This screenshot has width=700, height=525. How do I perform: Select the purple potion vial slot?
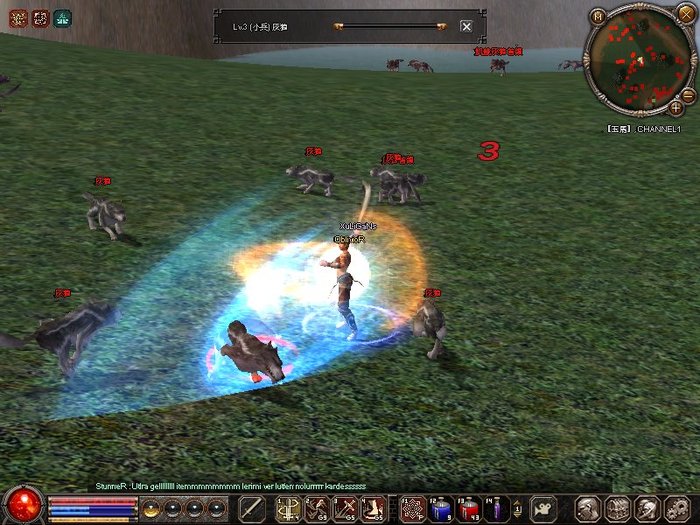coord(497,508)
